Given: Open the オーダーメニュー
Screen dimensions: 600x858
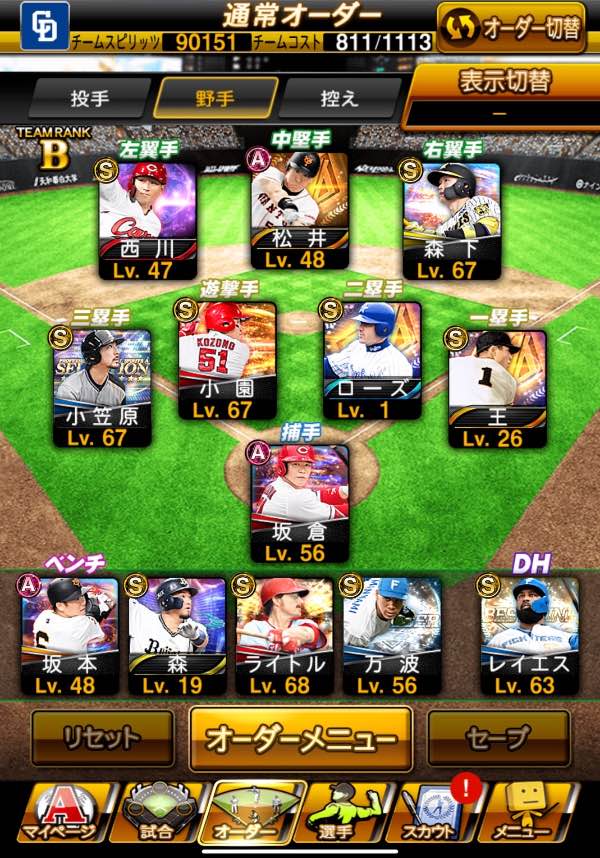Looking at the screenshot, I should [x=301, y=740].
